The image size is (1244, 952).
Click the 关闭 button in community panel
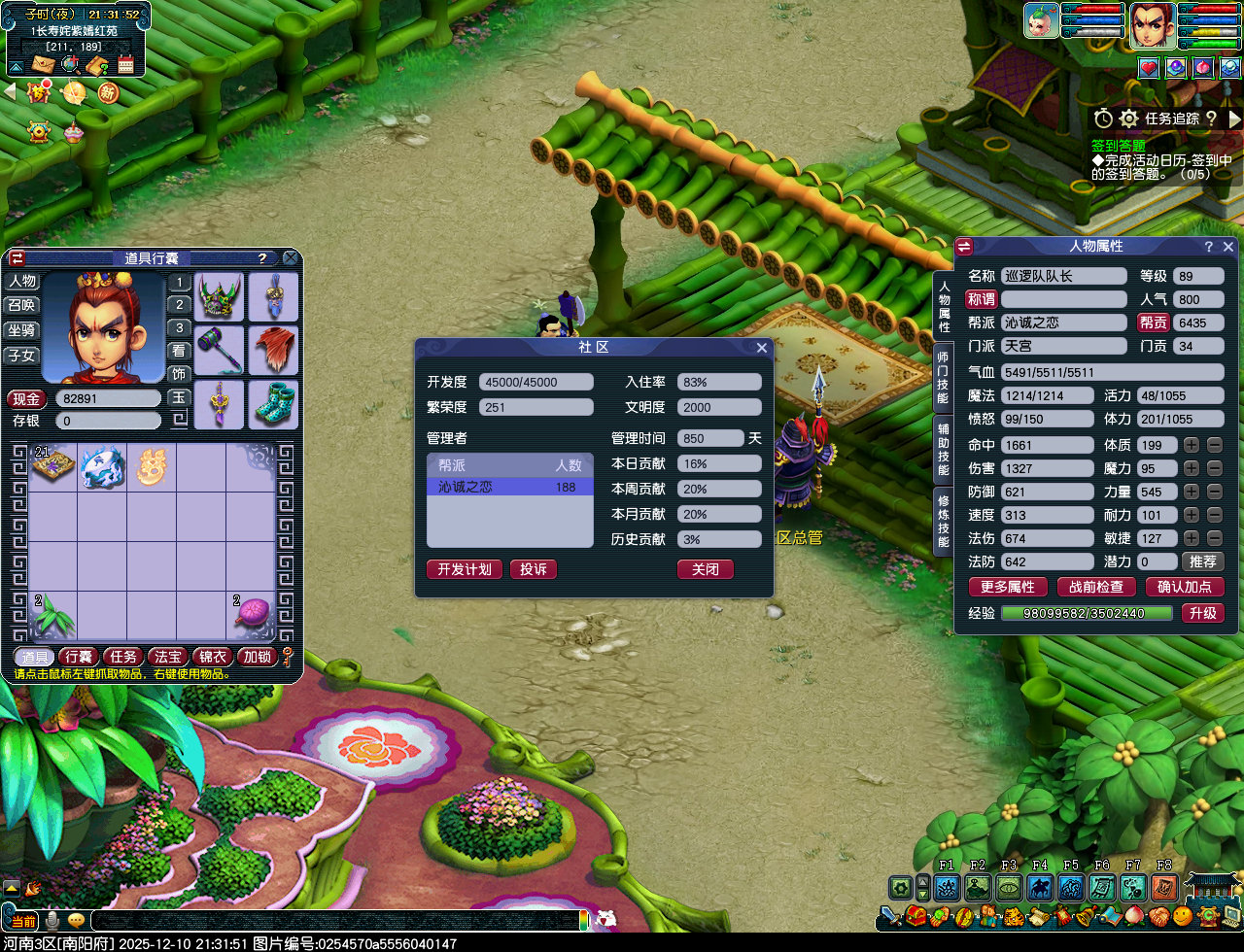point(706,569)
